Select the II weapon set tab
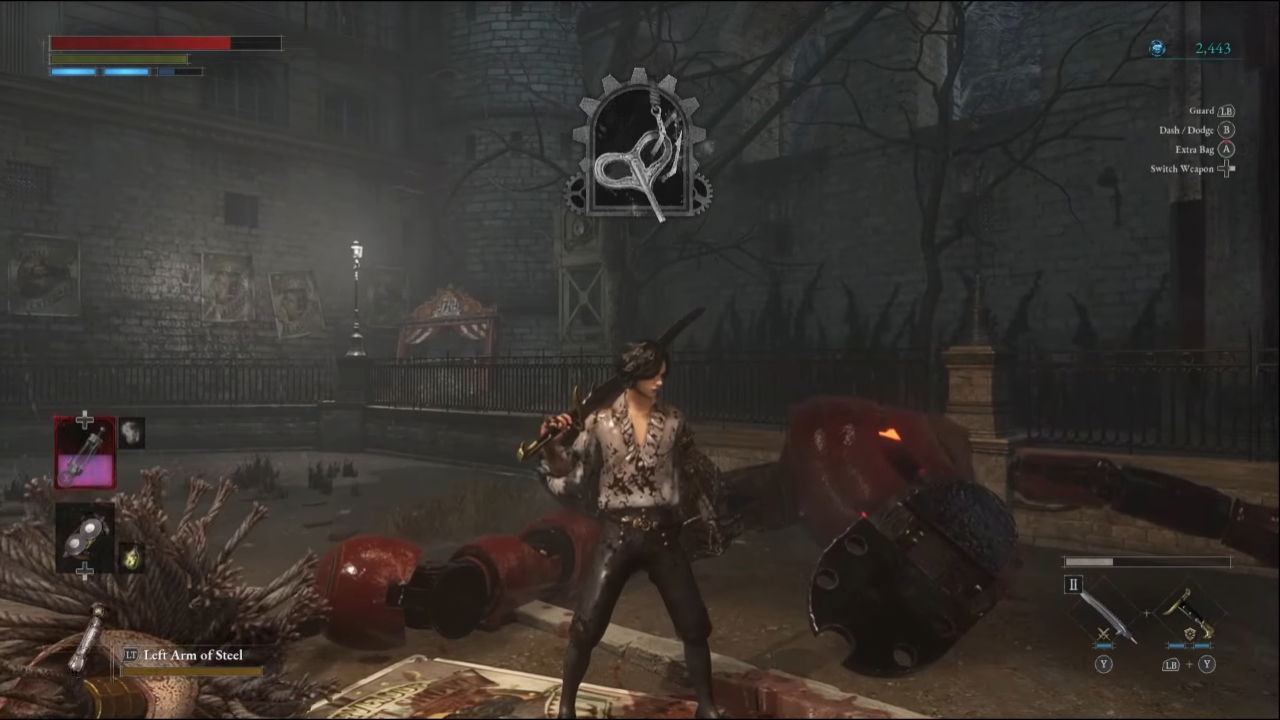This screenshot has width=1280, height=720. click(1071, 585)
